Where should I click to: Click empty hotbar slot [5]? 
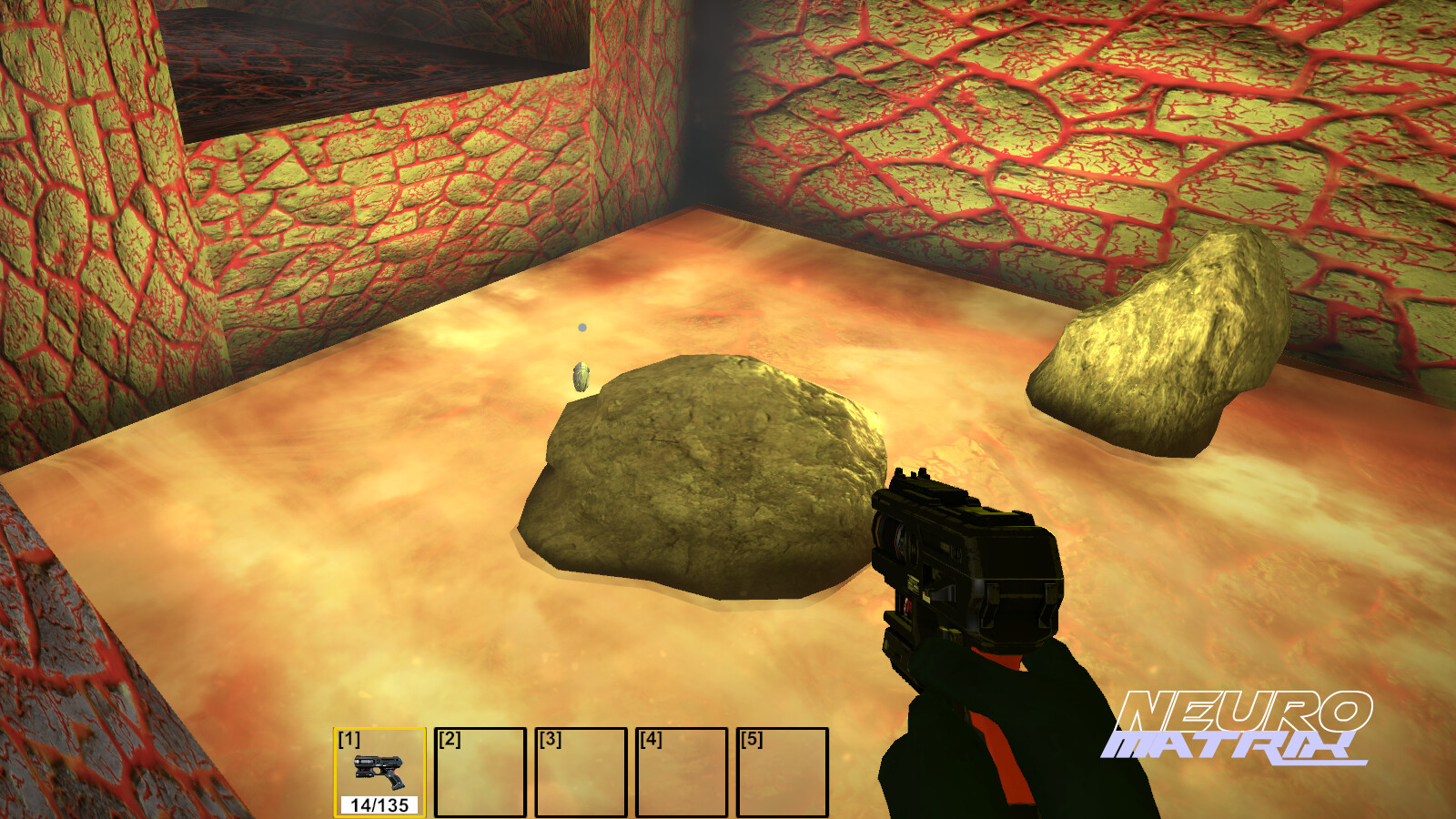tap(784, 773)
